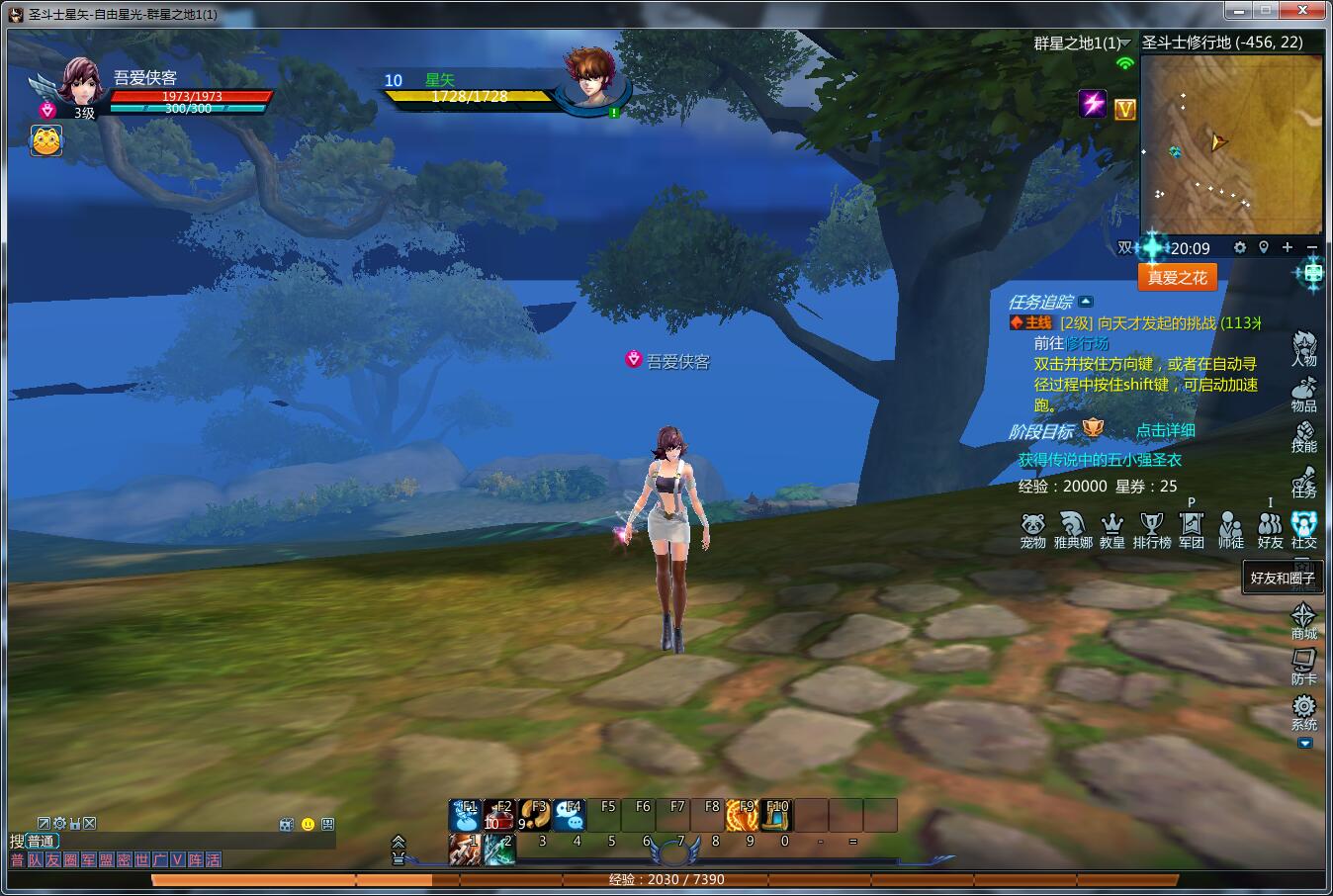Close the game window

click(1309, 10)
